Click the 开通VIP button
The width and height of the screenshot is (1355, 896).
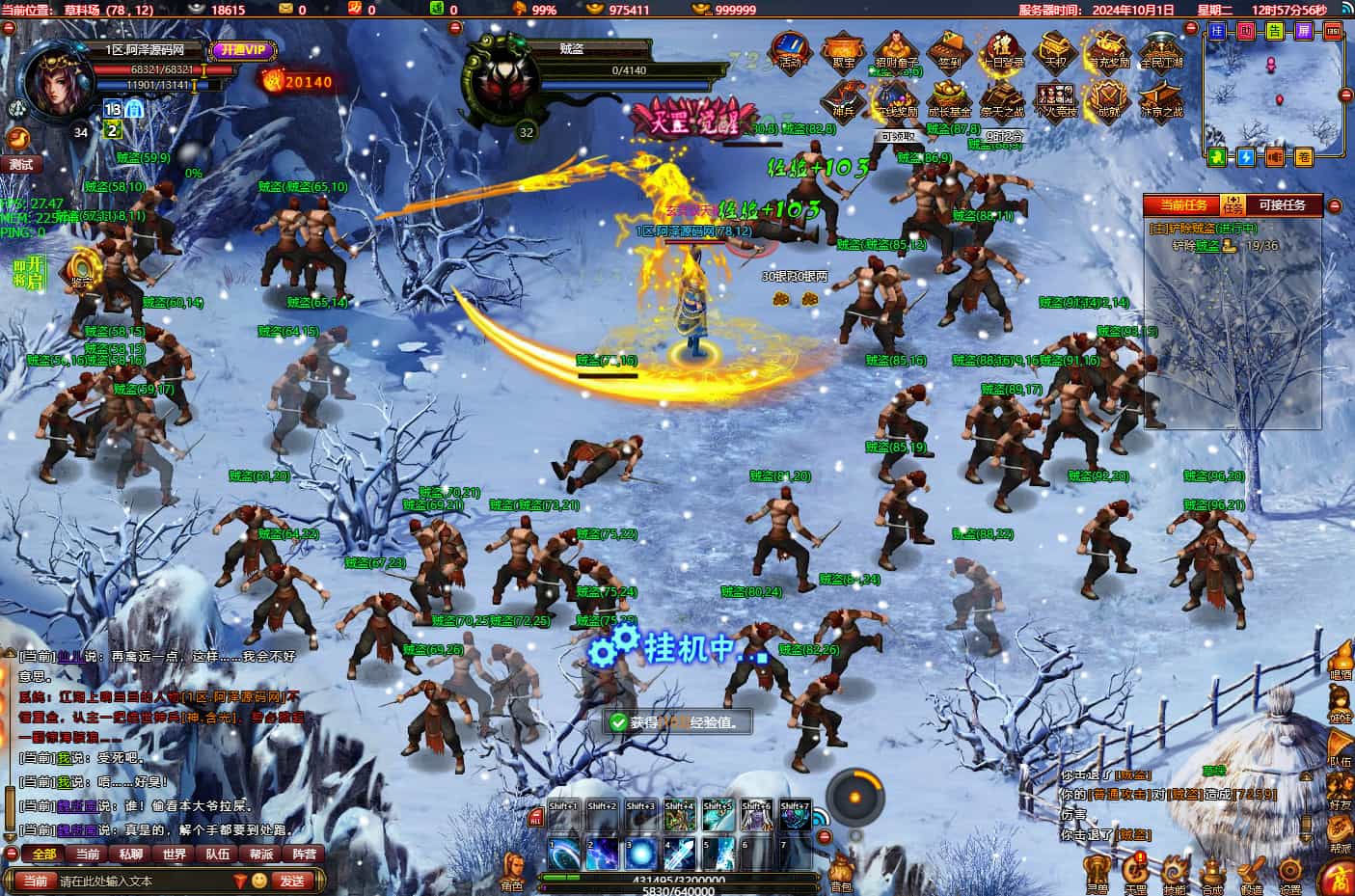point(238,49)
